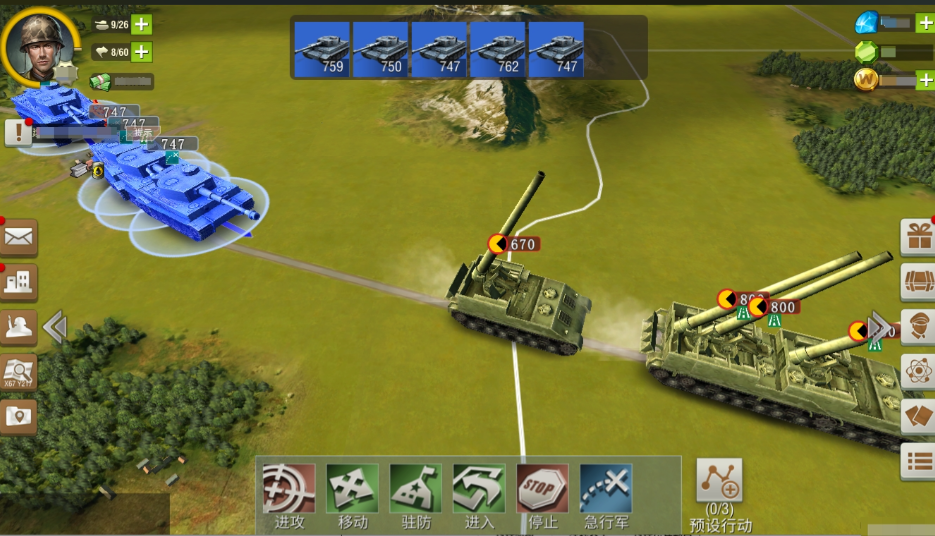The width and height of the screenshot is (935, 536).
Task: Add more blue diamonds with plus button
Action: (x=925, y=22)
